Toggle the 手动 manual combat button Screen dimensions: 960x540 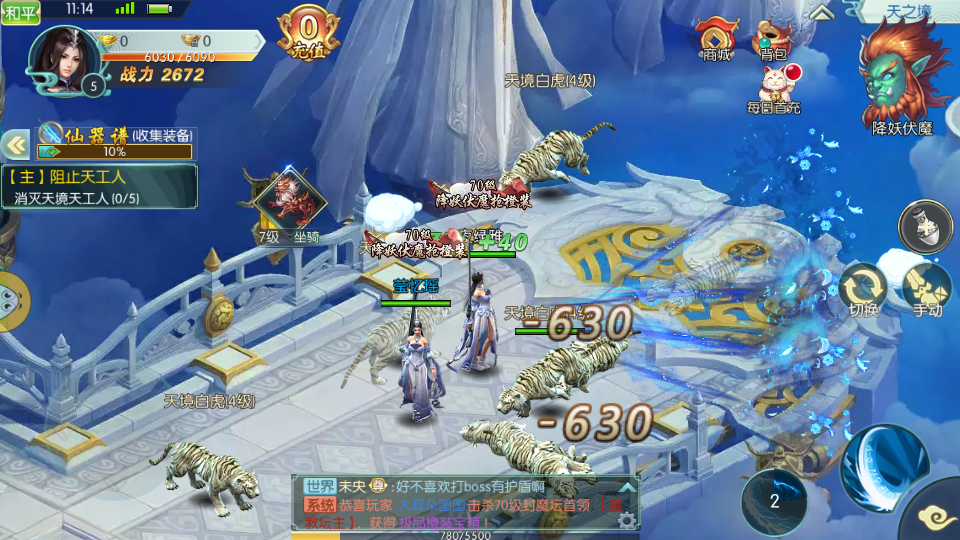pyautogui.click(x=927, y=288)
